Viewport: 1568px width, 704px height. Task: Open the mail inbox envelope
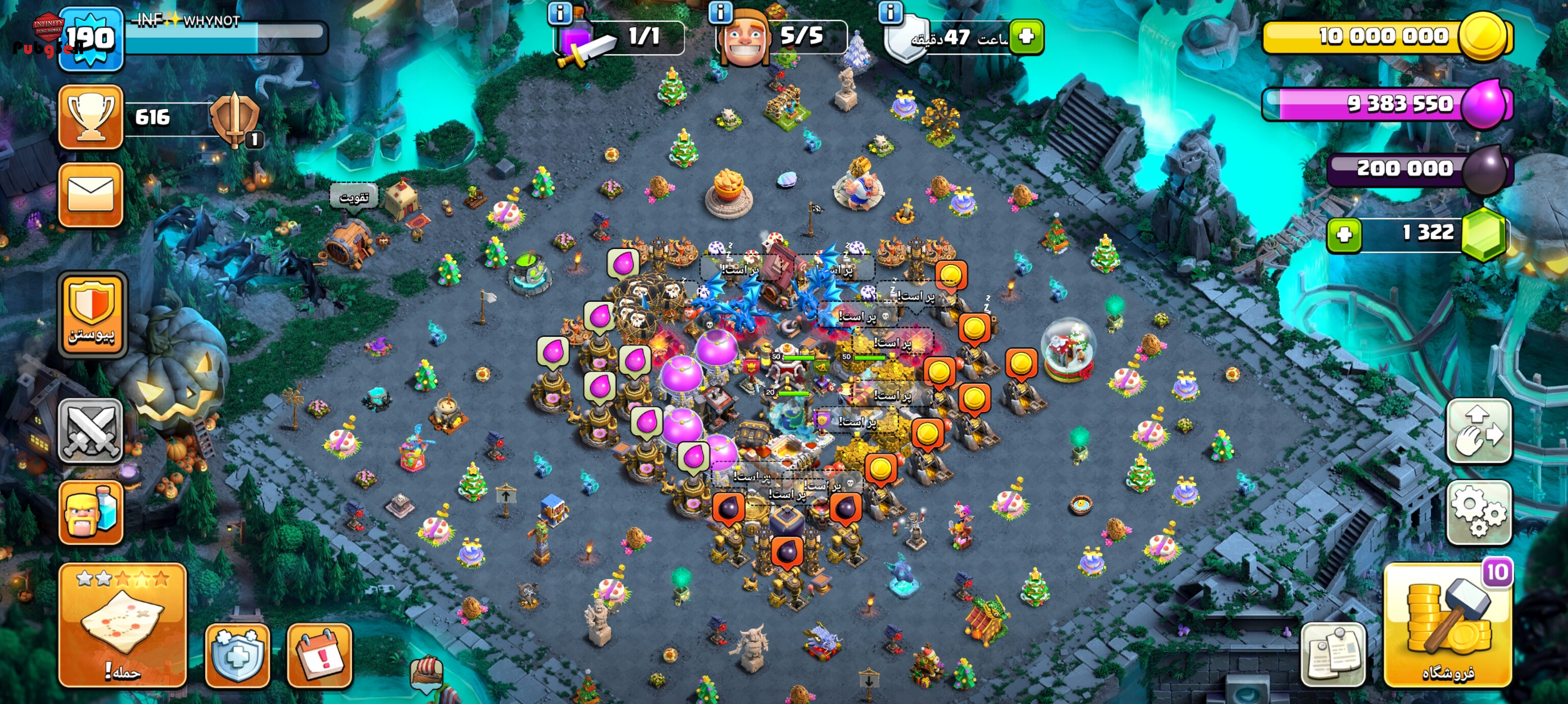[x=91, y=195]
